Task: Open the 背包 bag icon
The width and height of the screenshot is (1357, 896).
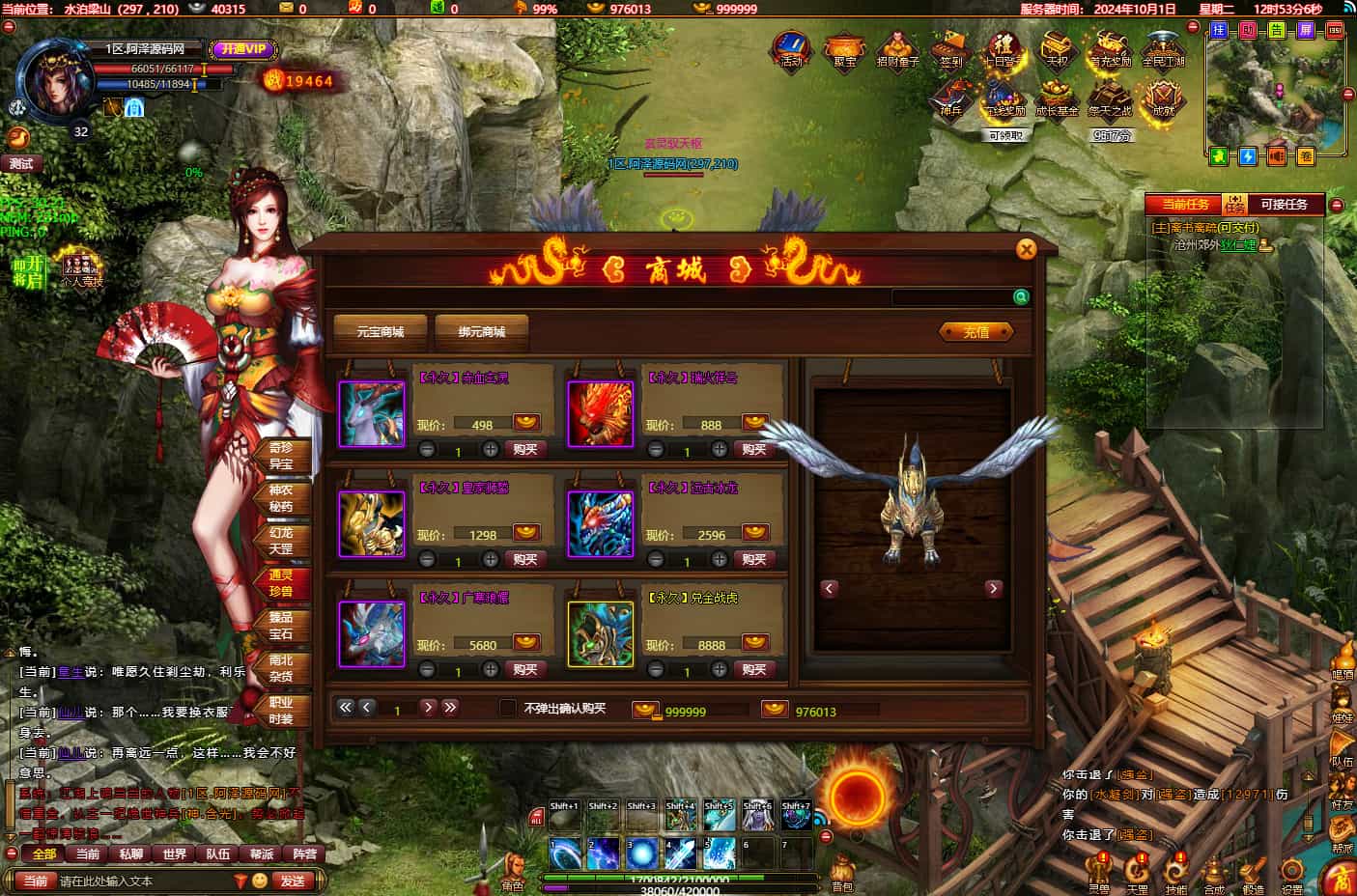Action: [x=842, y=872]
